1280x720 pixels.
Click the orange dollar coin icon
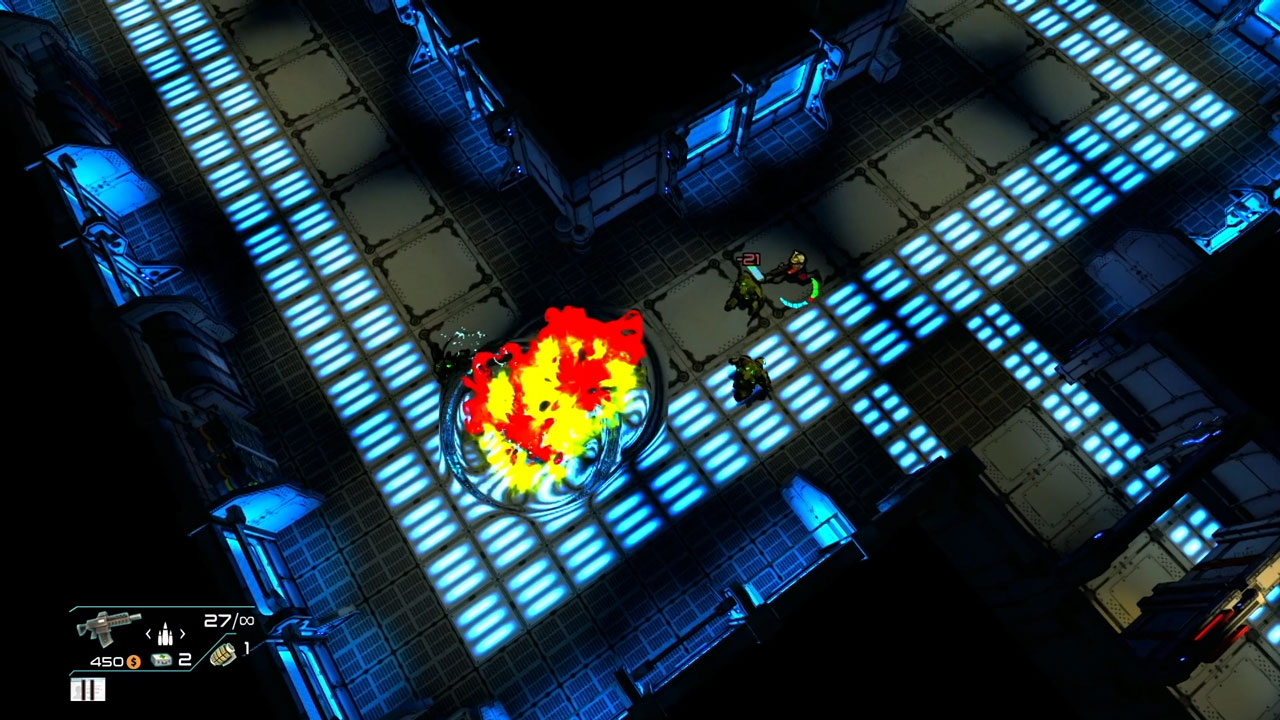coord(134,661)
